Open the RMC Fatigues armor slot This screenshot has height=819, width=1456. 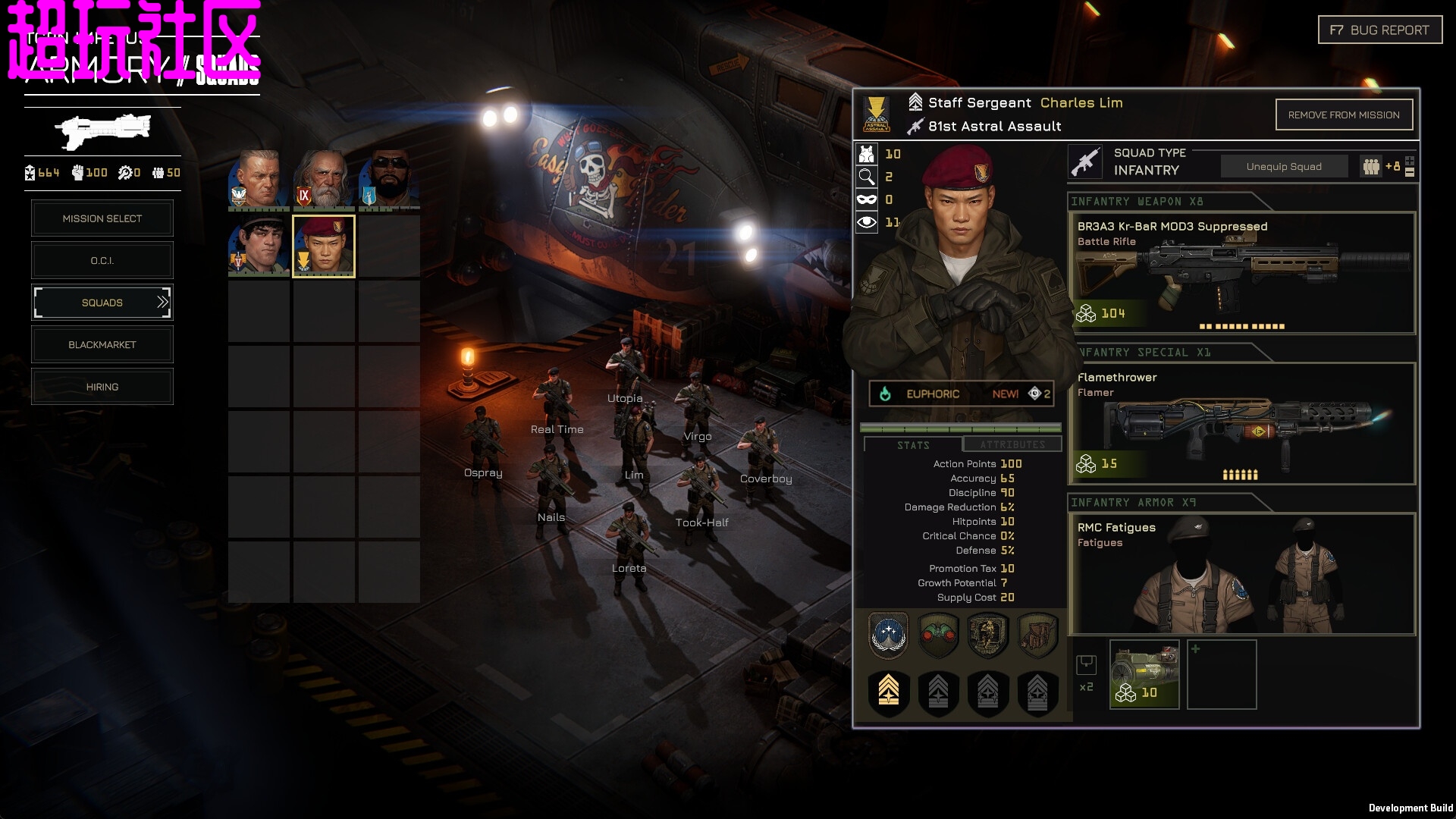click(x=1241, y=574)
